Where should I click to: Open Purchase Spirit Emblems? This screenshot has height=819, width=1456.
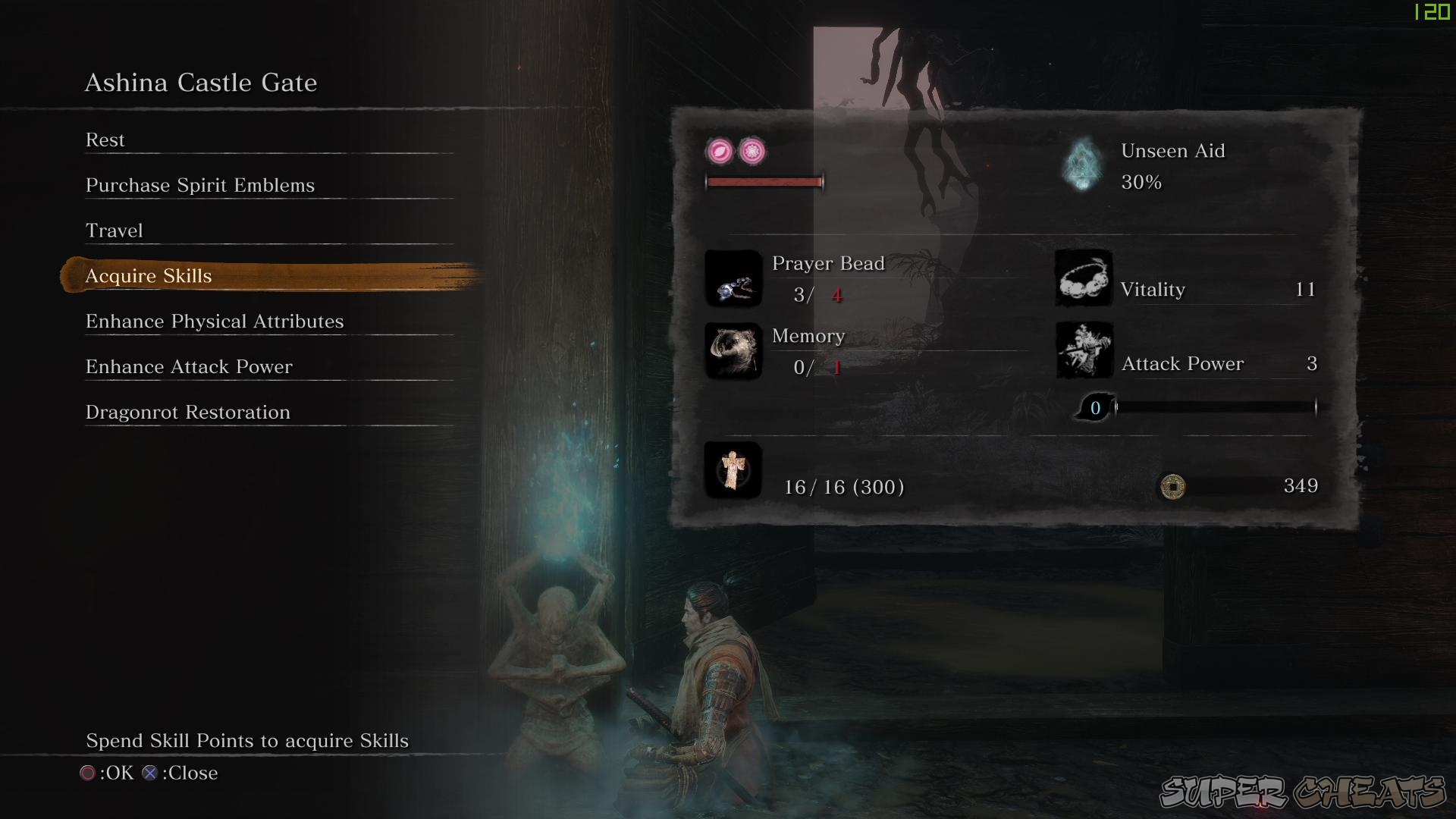coord(199,185)
